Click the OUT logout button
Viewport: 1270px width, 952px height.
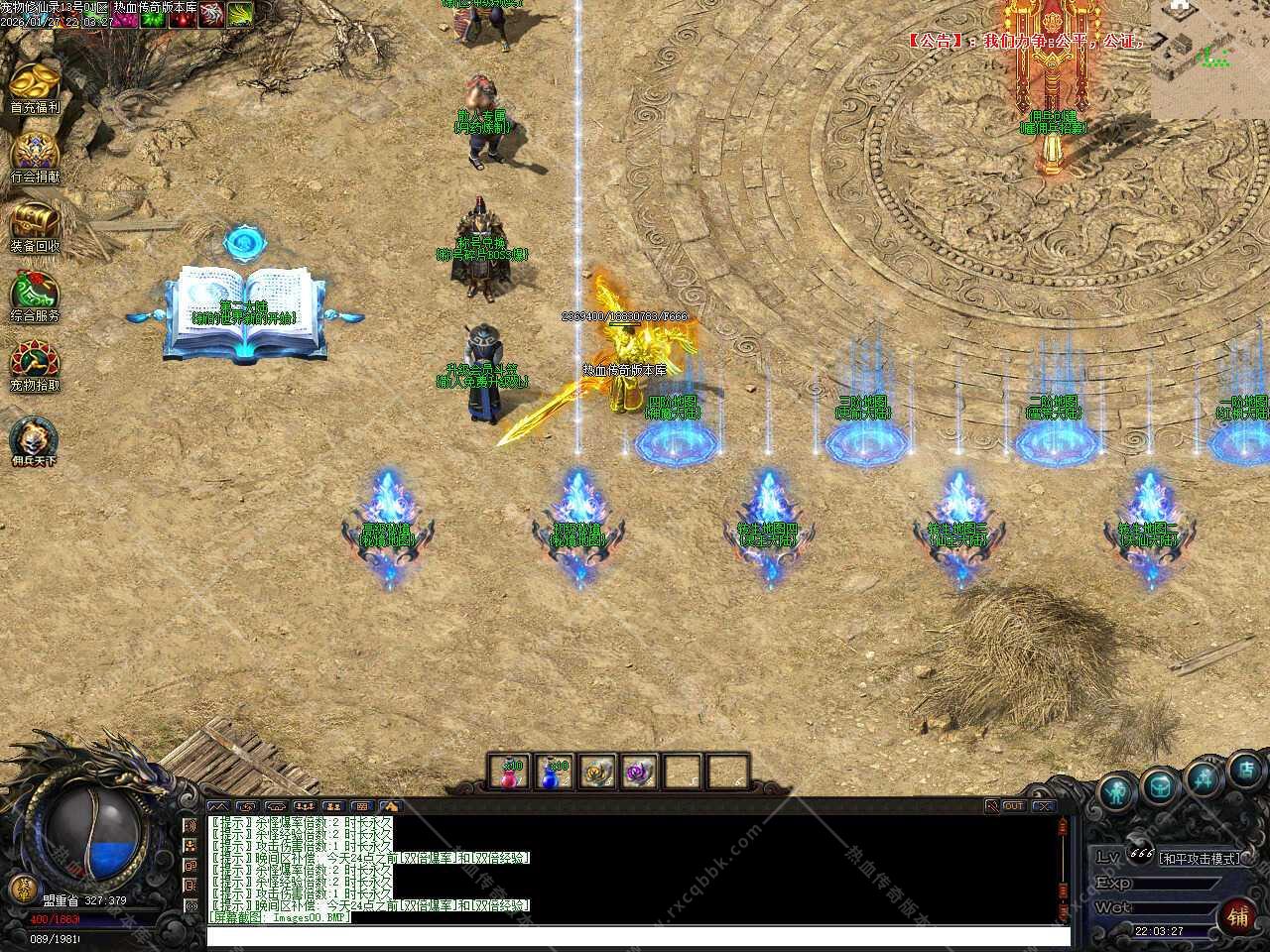(1013, 806)
